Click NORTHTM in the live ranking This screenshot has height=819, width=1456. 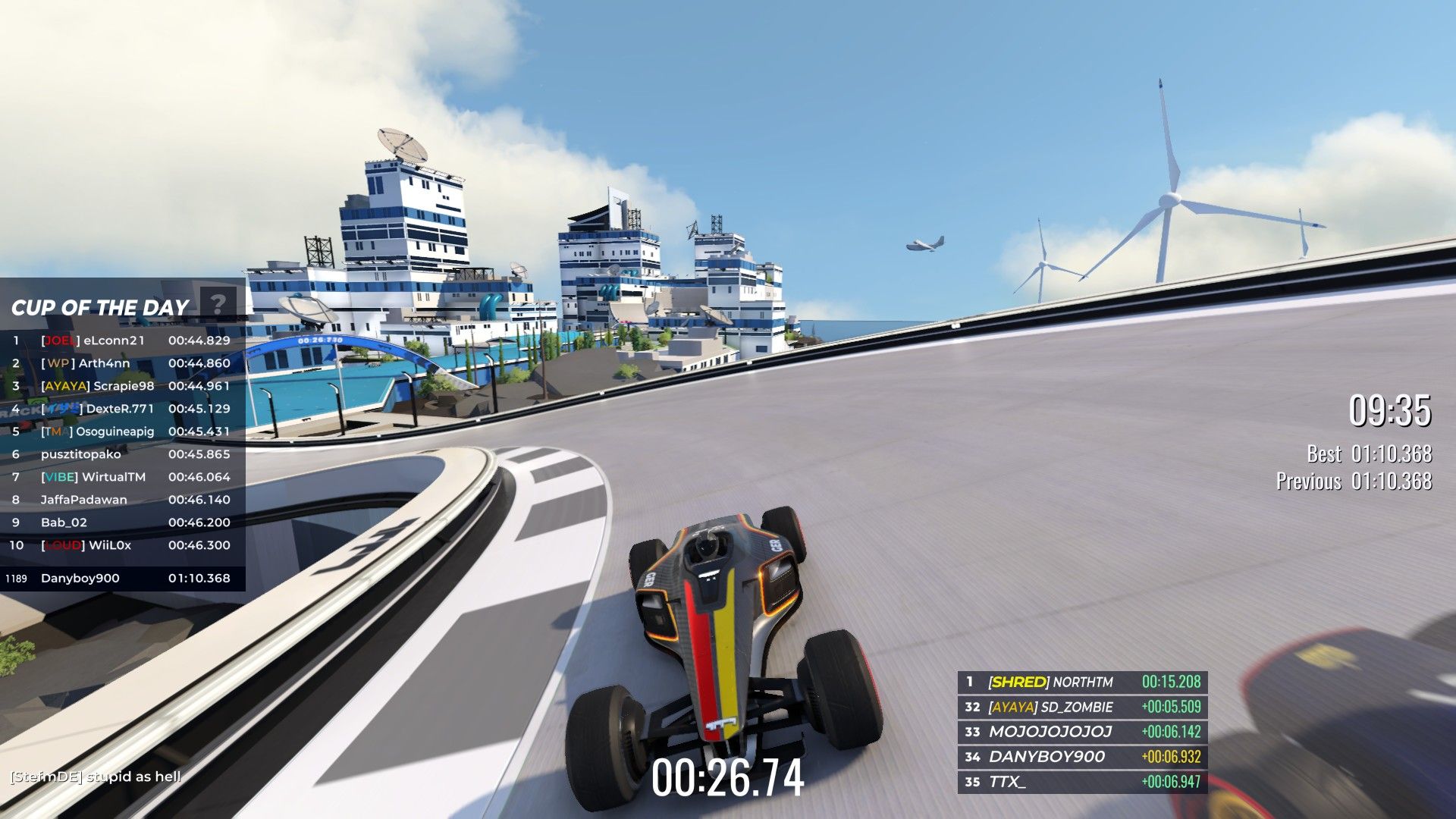[1082, 682]
